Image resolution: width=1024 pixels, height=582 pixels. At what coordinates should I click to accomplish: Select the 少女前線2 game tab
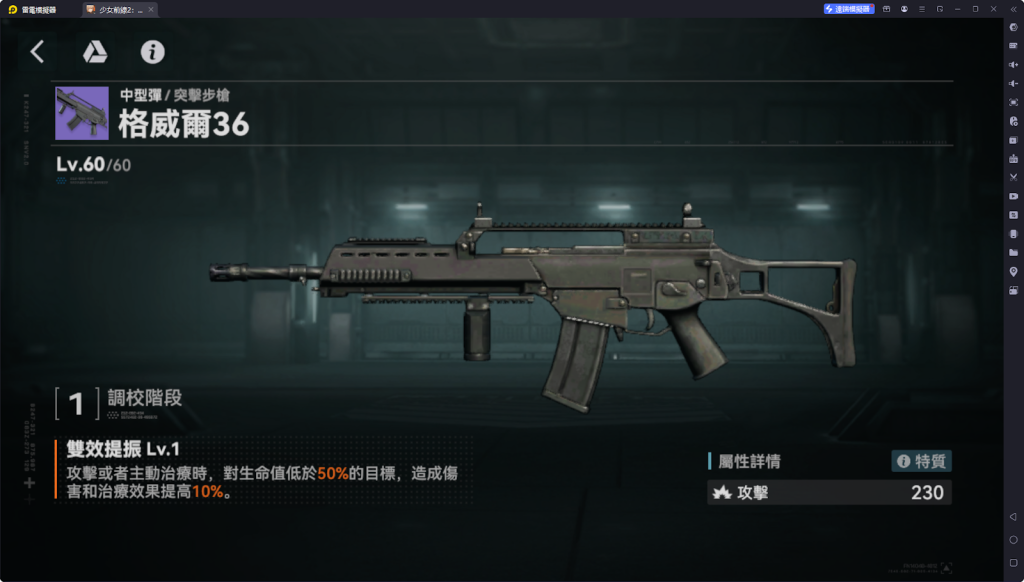[118, 9]
